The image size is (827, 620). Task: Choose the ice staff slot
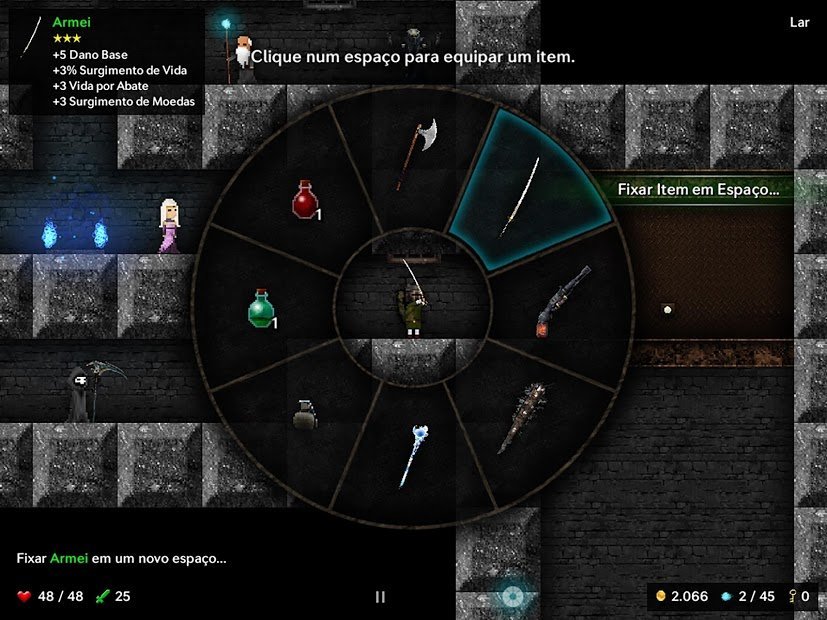(414, 456)
